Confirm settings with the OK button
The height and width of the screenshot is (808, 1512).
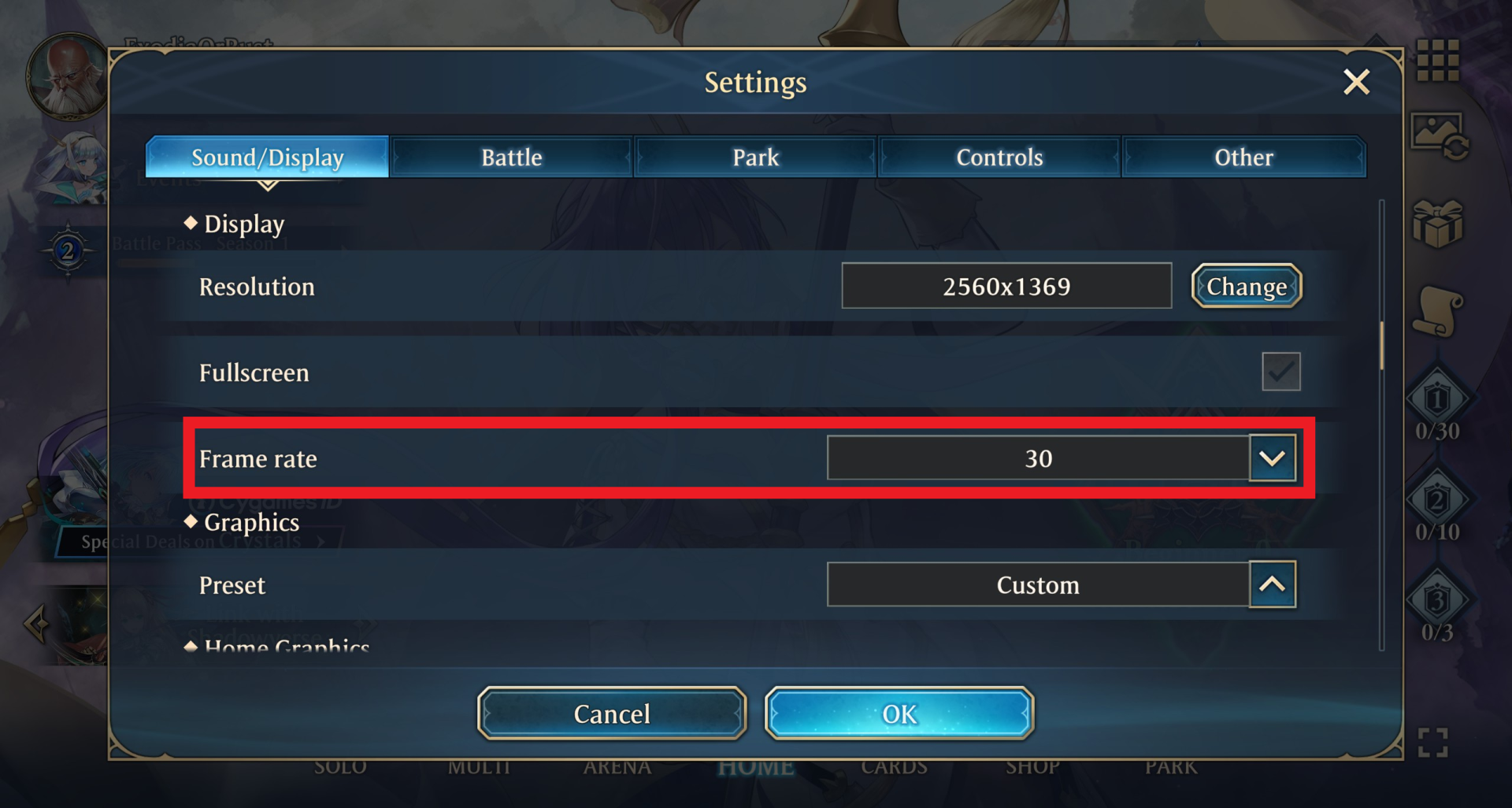[899, 713]
